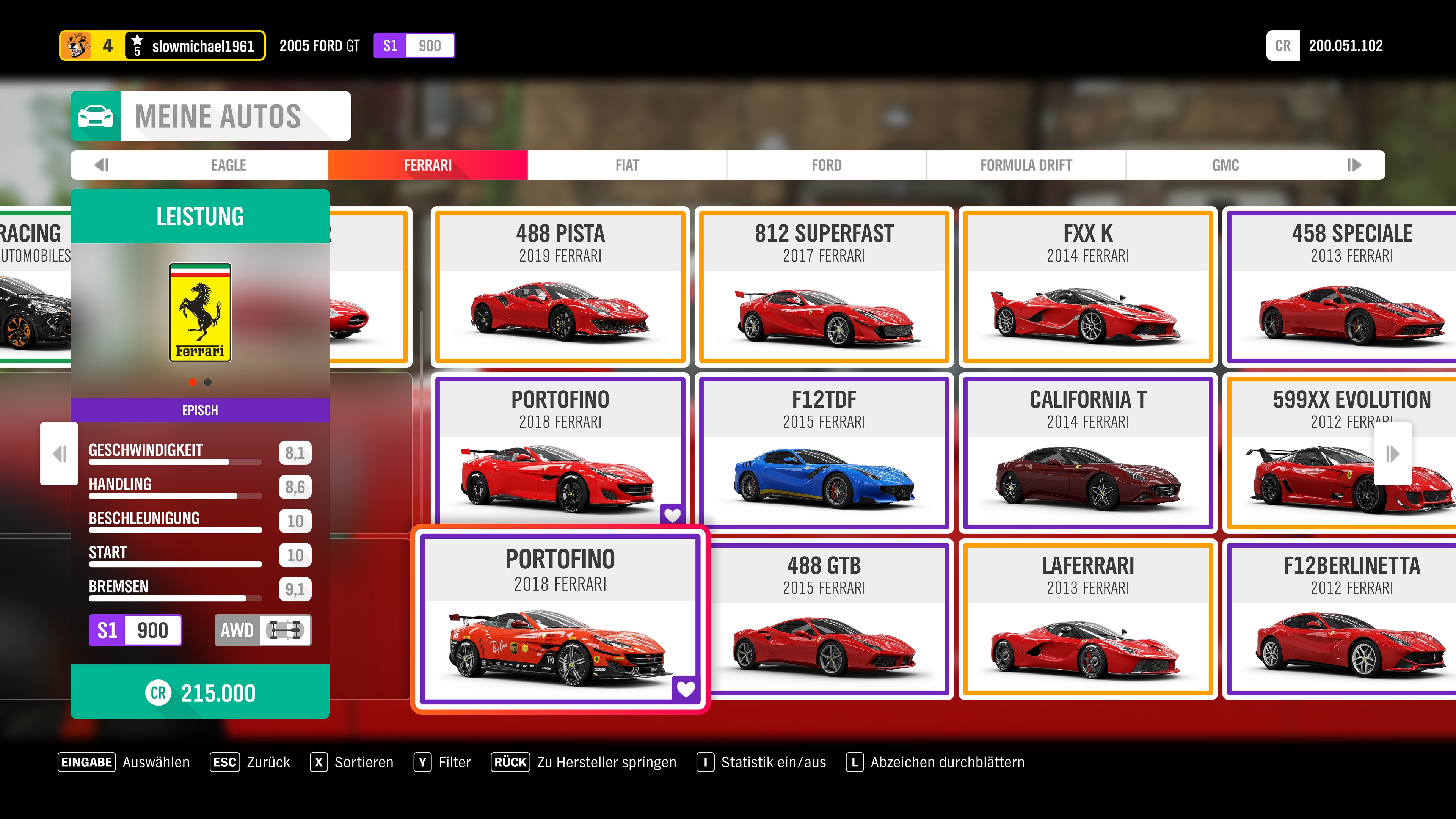Image resolution: width=1456 pixels, height=819 pixels.
Task: Select the California T car tile
Action: pos(1088,453)
